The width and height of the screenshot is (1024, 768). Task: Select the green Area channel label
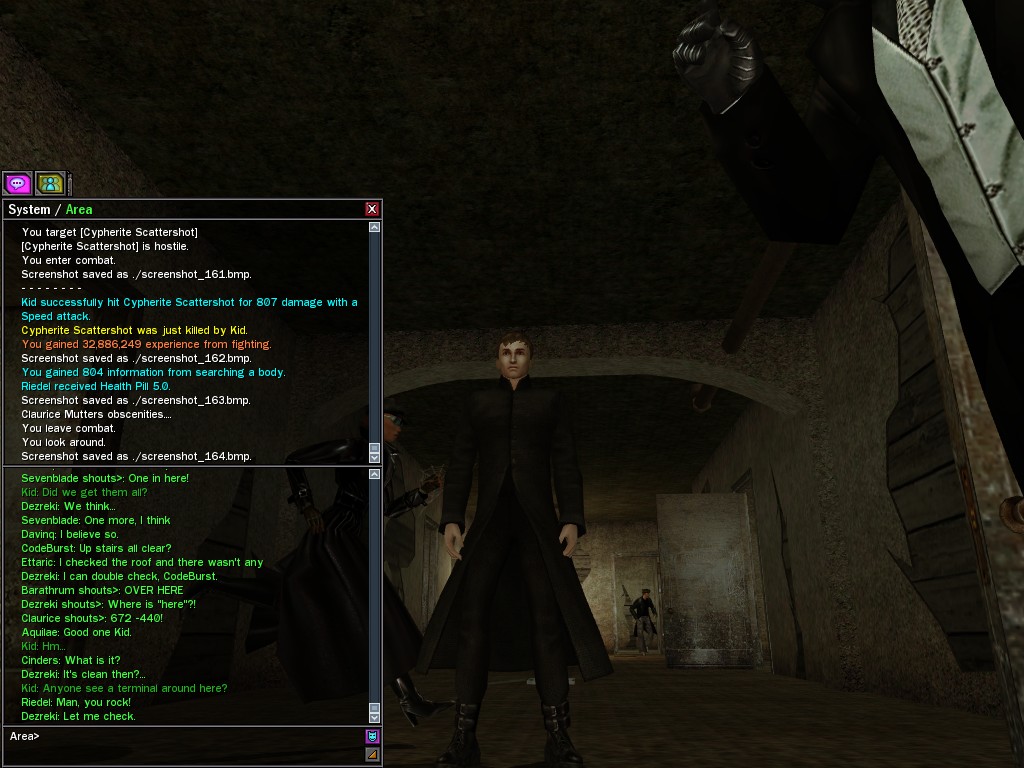pos(79,209)
